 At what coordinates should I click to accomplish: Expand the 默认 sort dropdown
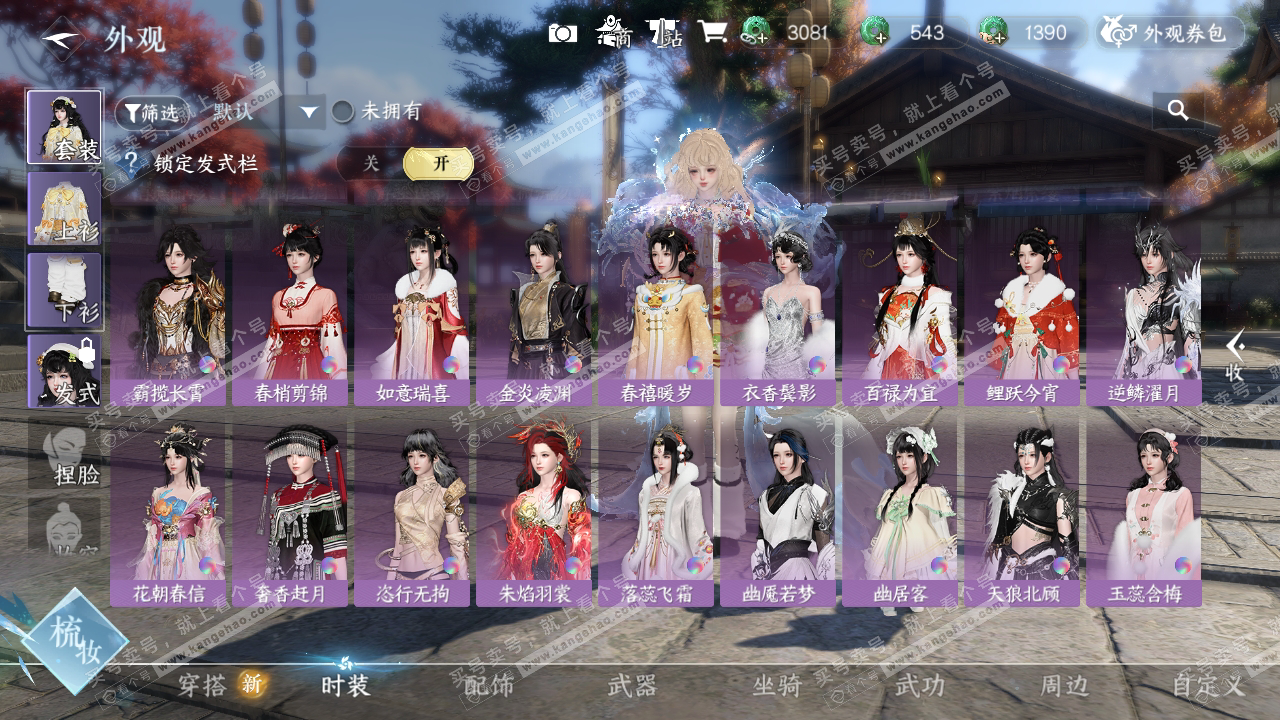308,112
